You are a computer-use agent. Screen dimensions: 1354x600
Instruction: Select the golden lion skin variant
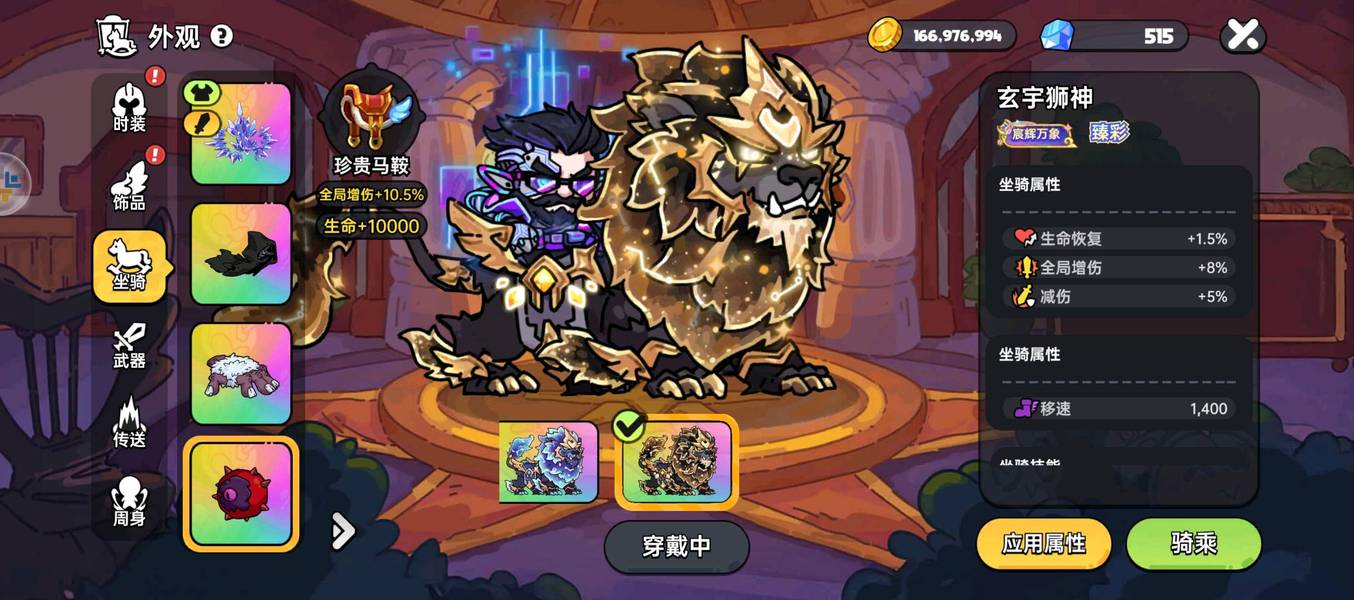[x=677, y=464]
